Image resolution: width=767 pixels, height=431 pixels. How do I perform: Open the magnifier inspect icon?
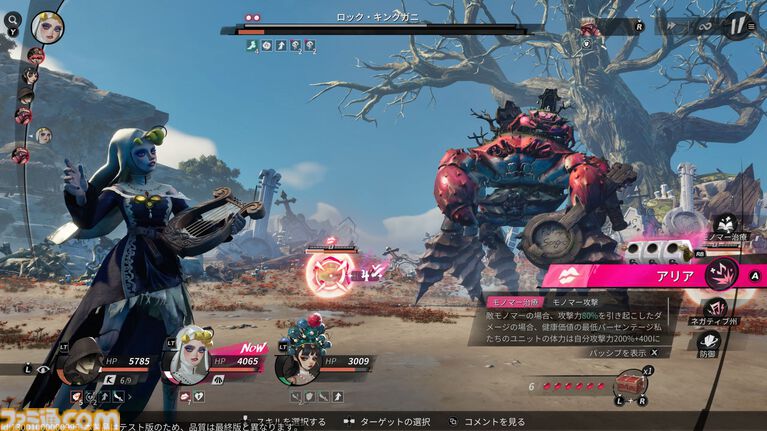tap(10, 18)
